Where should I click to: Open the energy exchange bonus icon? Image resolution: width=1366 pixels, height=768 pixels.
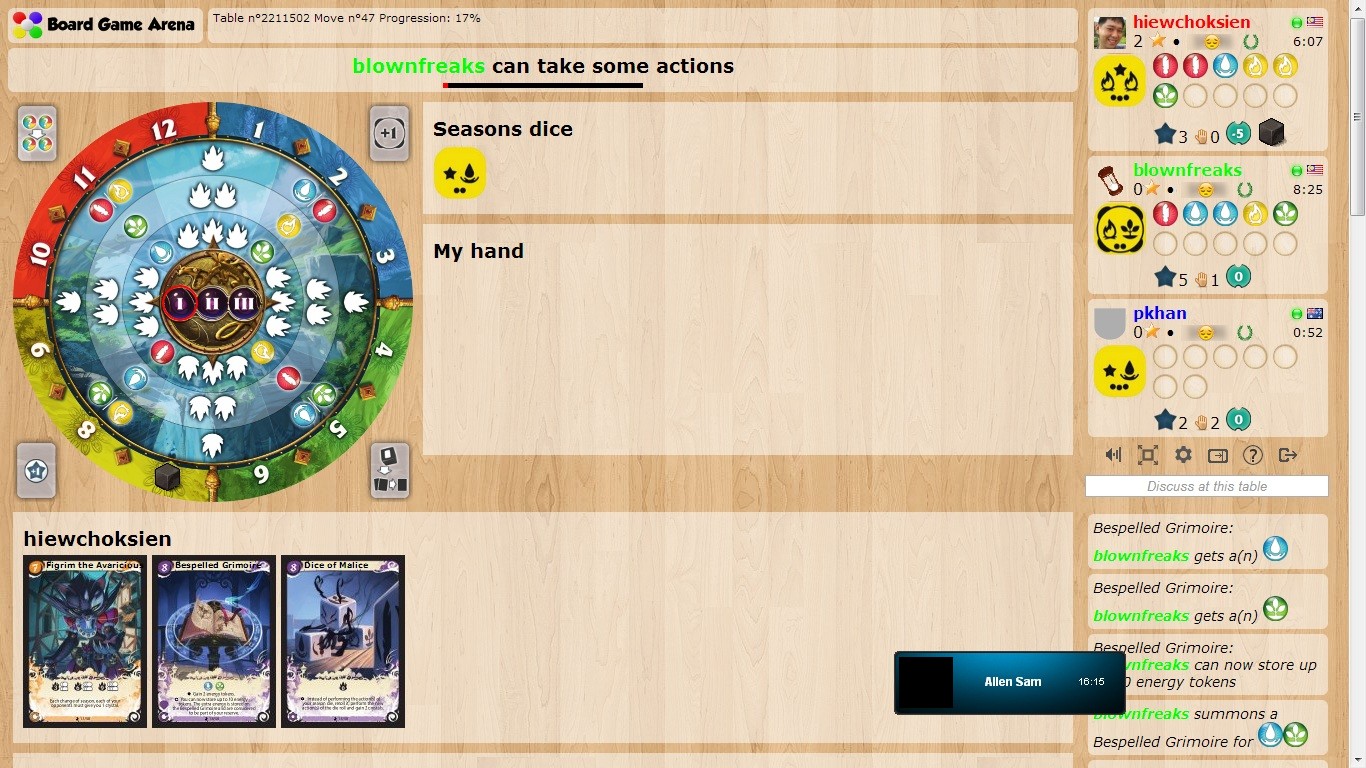pos(36,133)
